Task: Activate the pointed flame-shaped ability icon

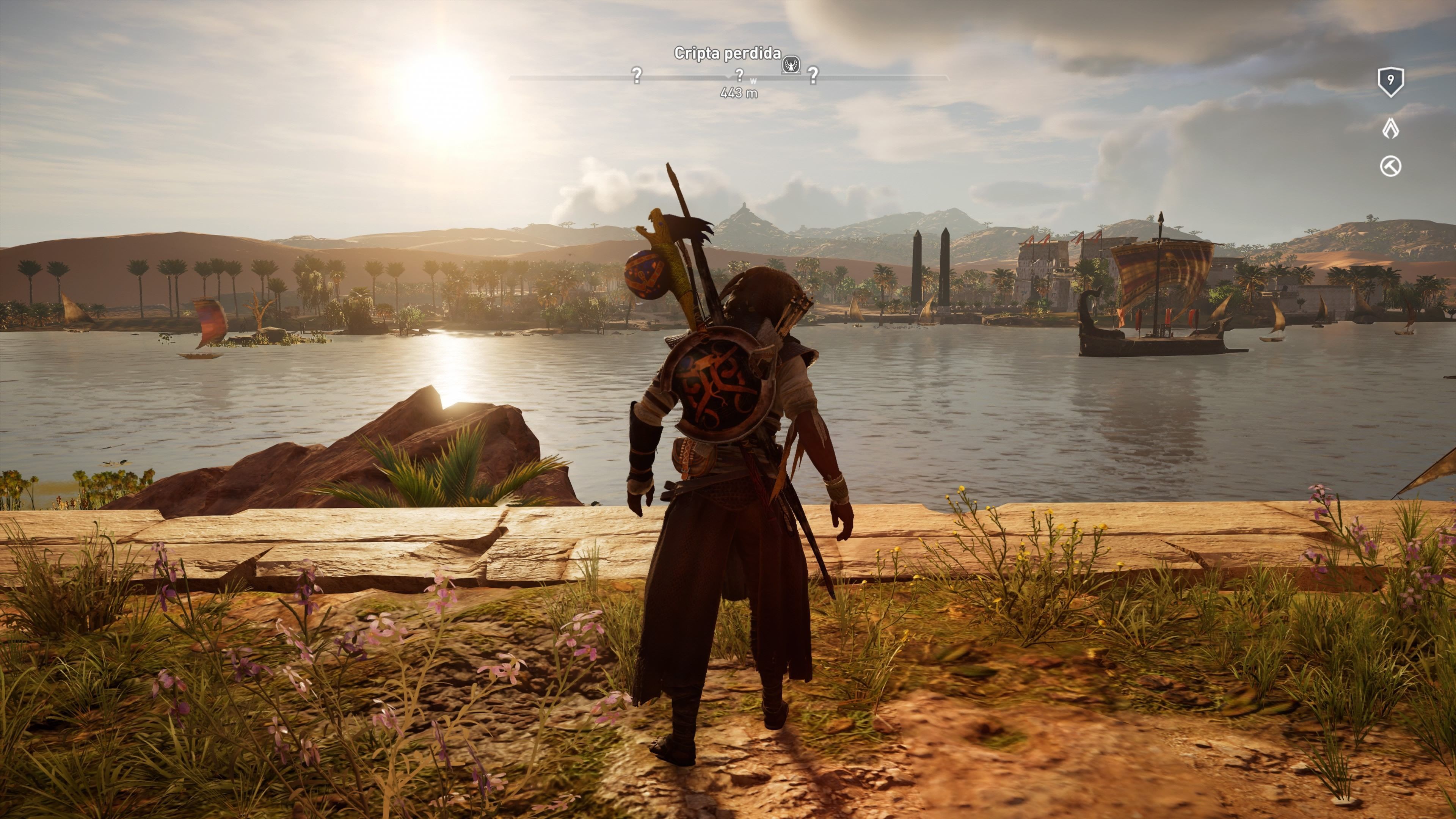Action: click(x=1390, y=129)
